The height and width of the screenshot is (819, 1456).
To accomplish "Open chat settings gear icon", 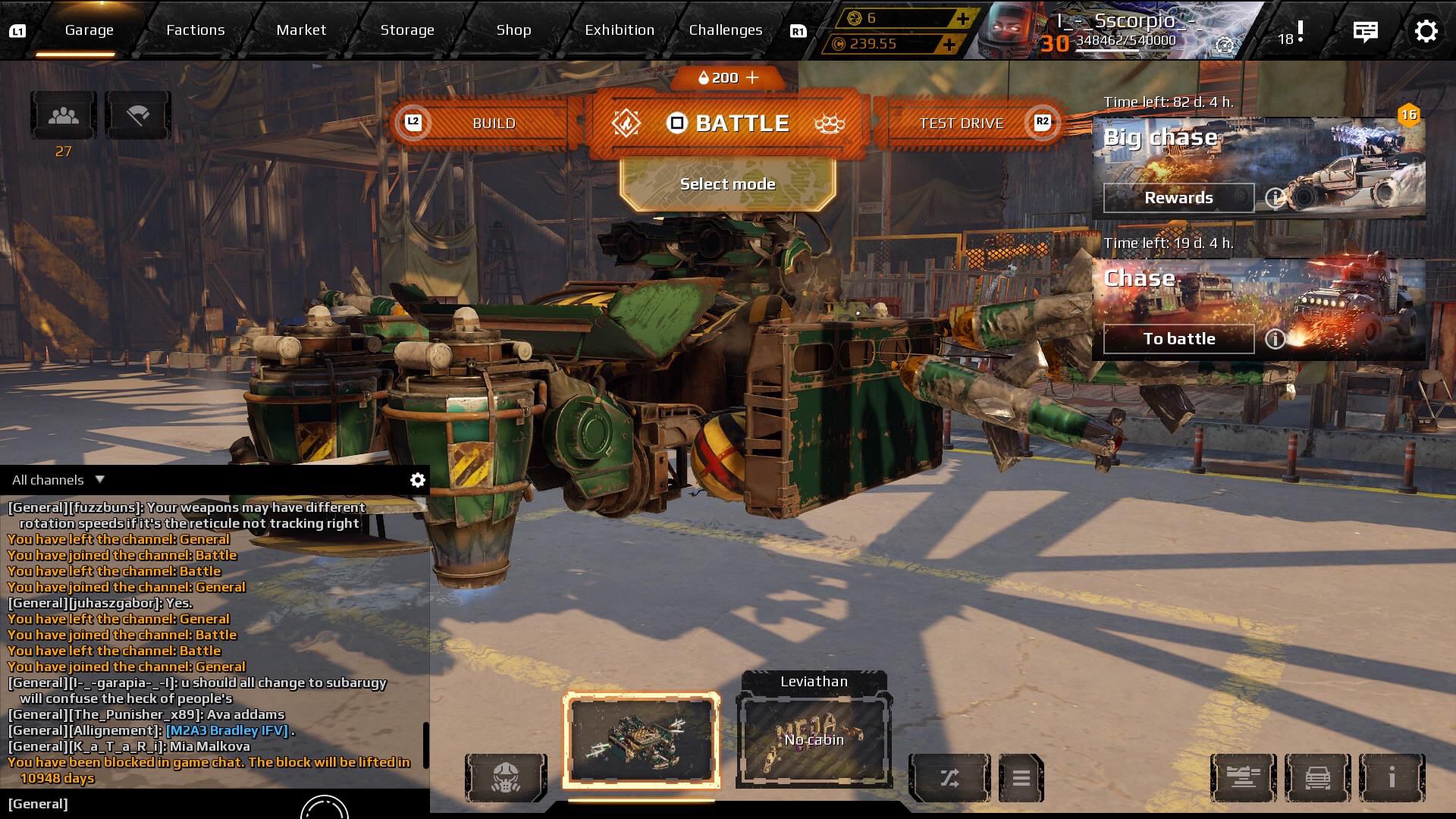I will (417, 480).
